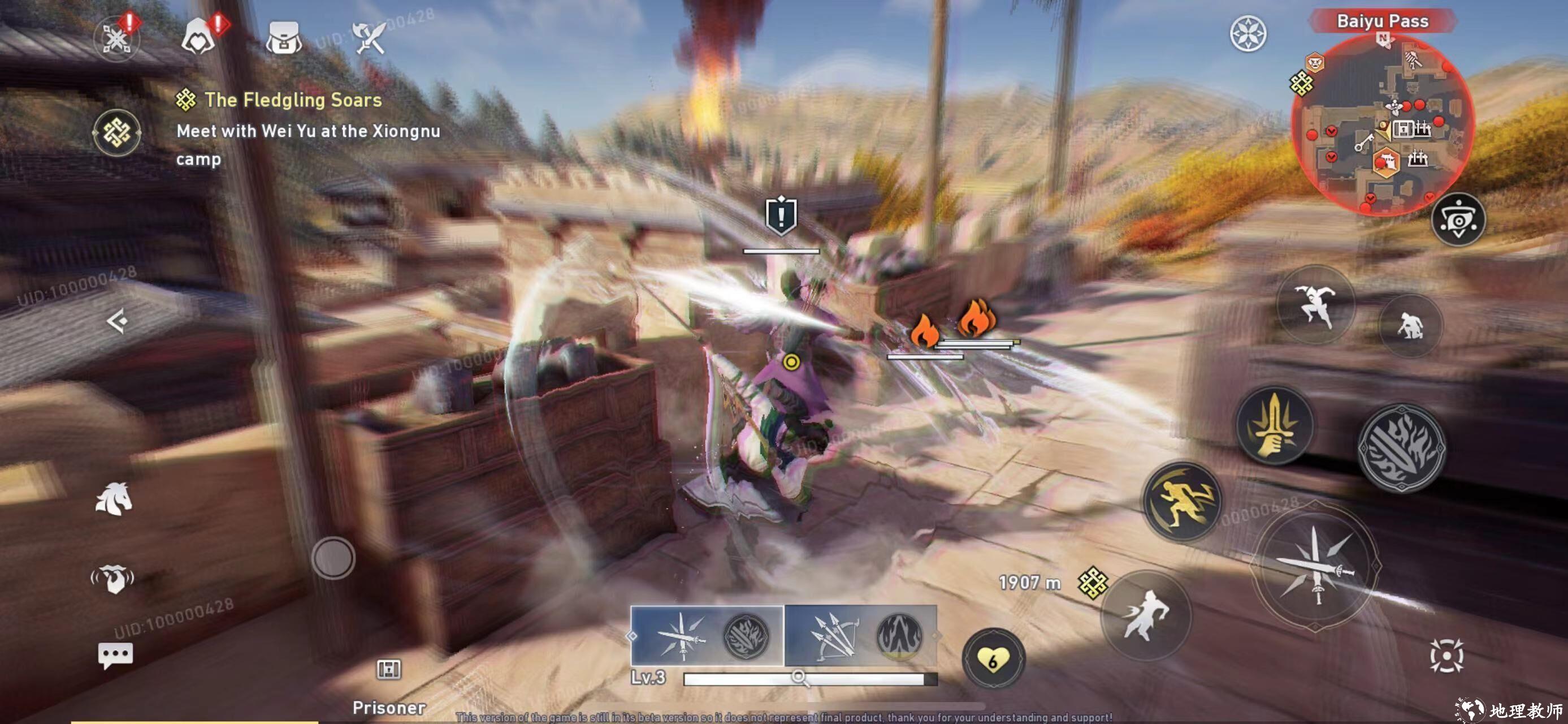The image size is (1568, 724).
Task: Tap the crossed axe and sword icon
Action: tap(370, 38)
